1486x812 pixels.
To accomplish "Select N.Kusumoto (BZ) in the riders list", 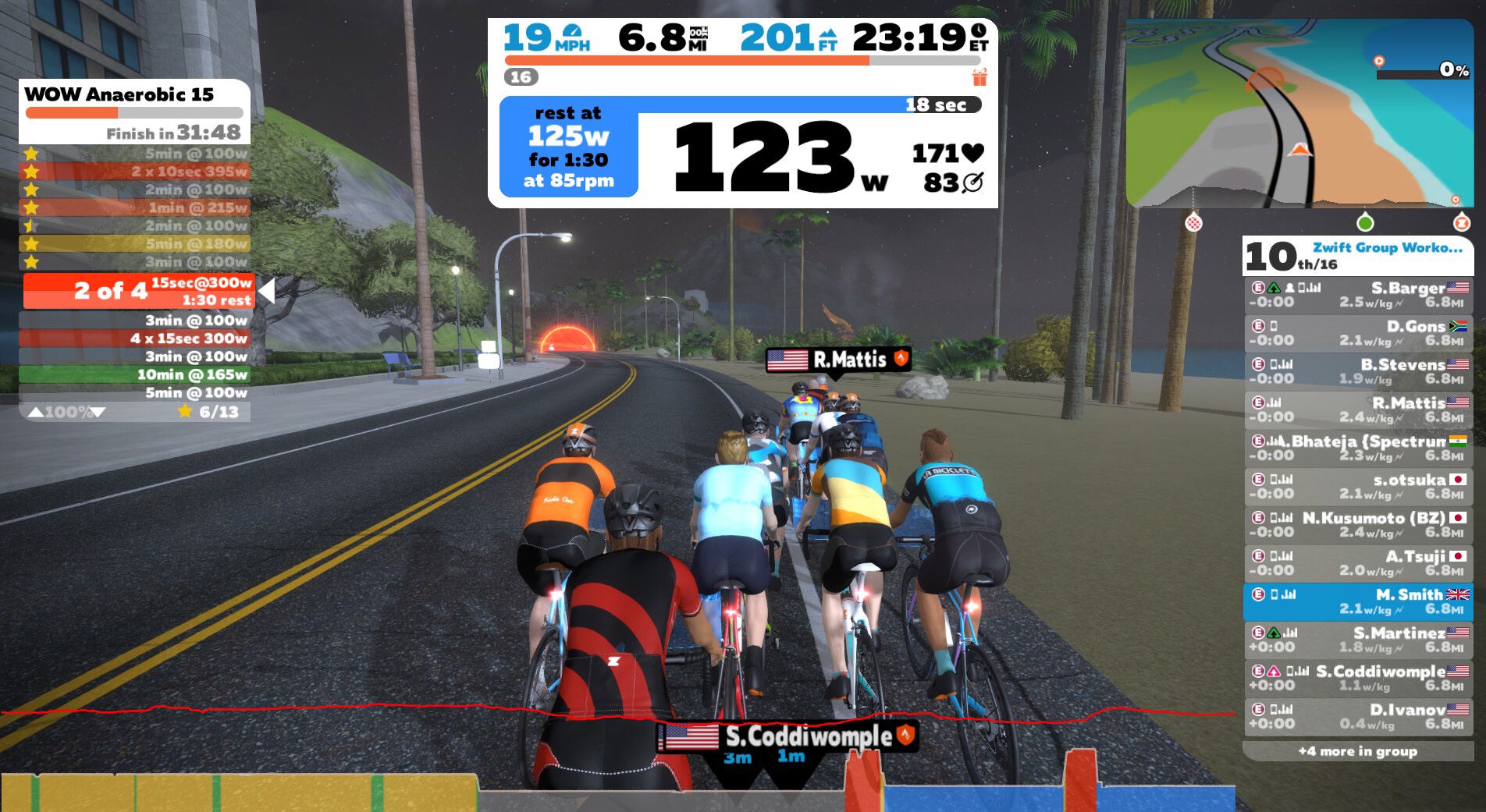I will click(x=1357, y=524).
